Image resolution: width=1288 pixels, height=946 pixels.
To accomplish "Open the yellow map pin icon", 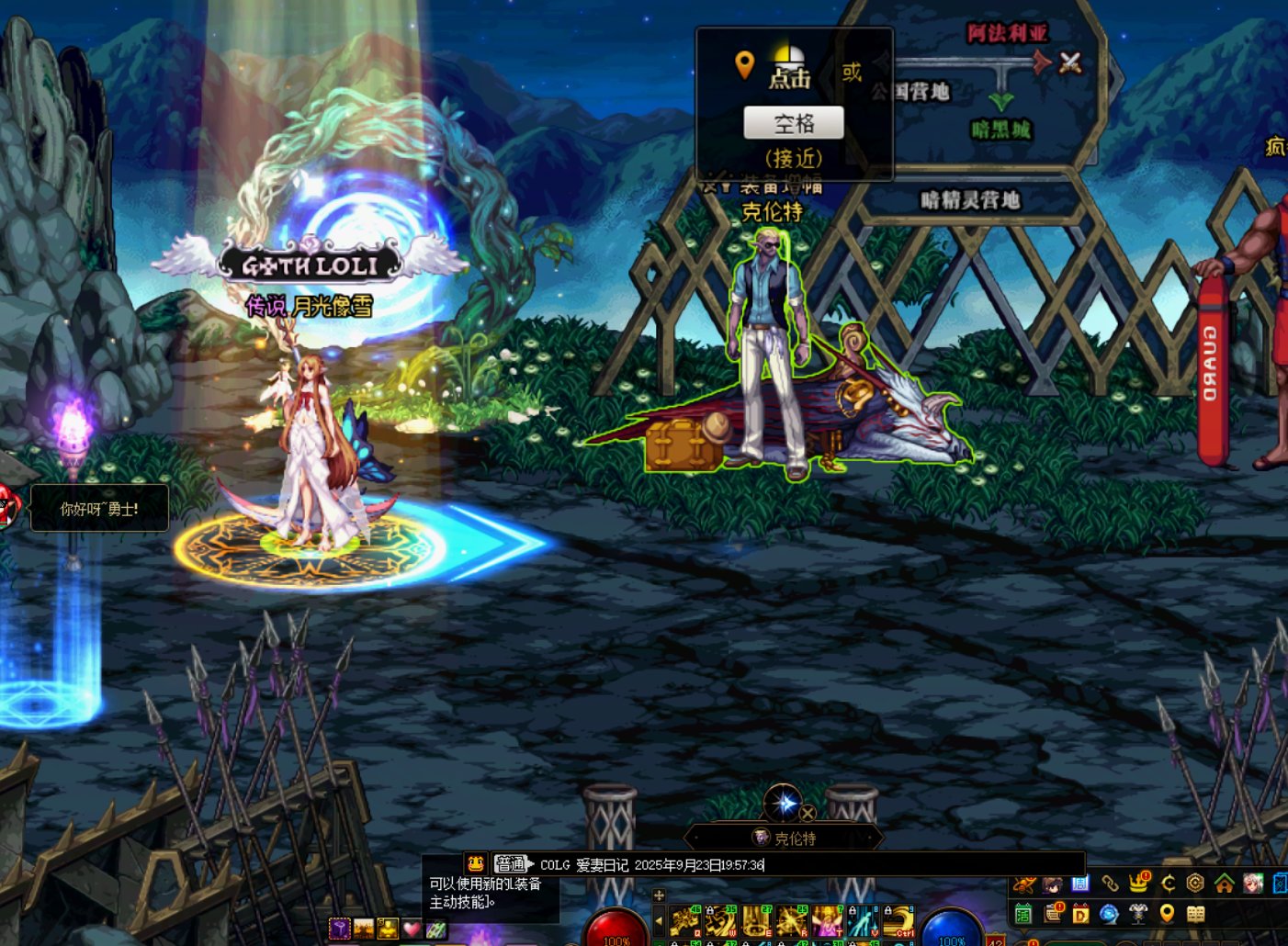I will [1167, 913].
